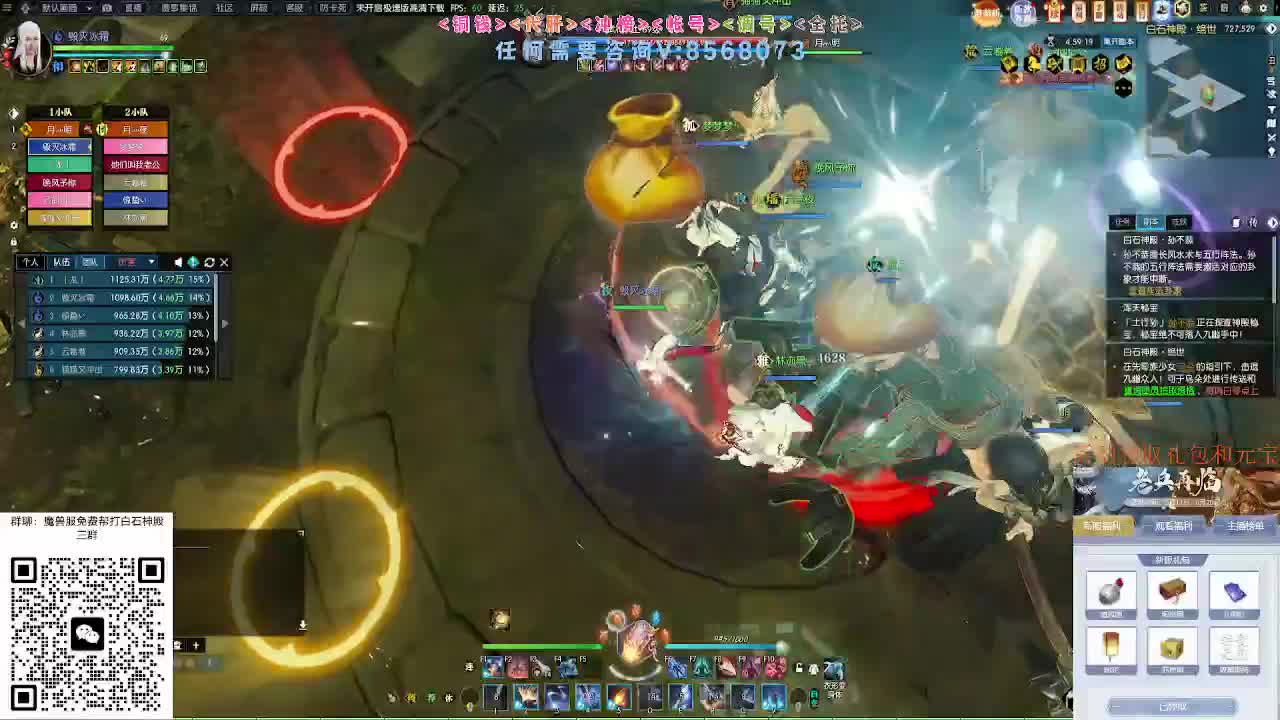Image resolution: width=1280 pixels, height=720 pixels.
Task: Select the skill icon in the F5 slot
Action: (592, 666)
